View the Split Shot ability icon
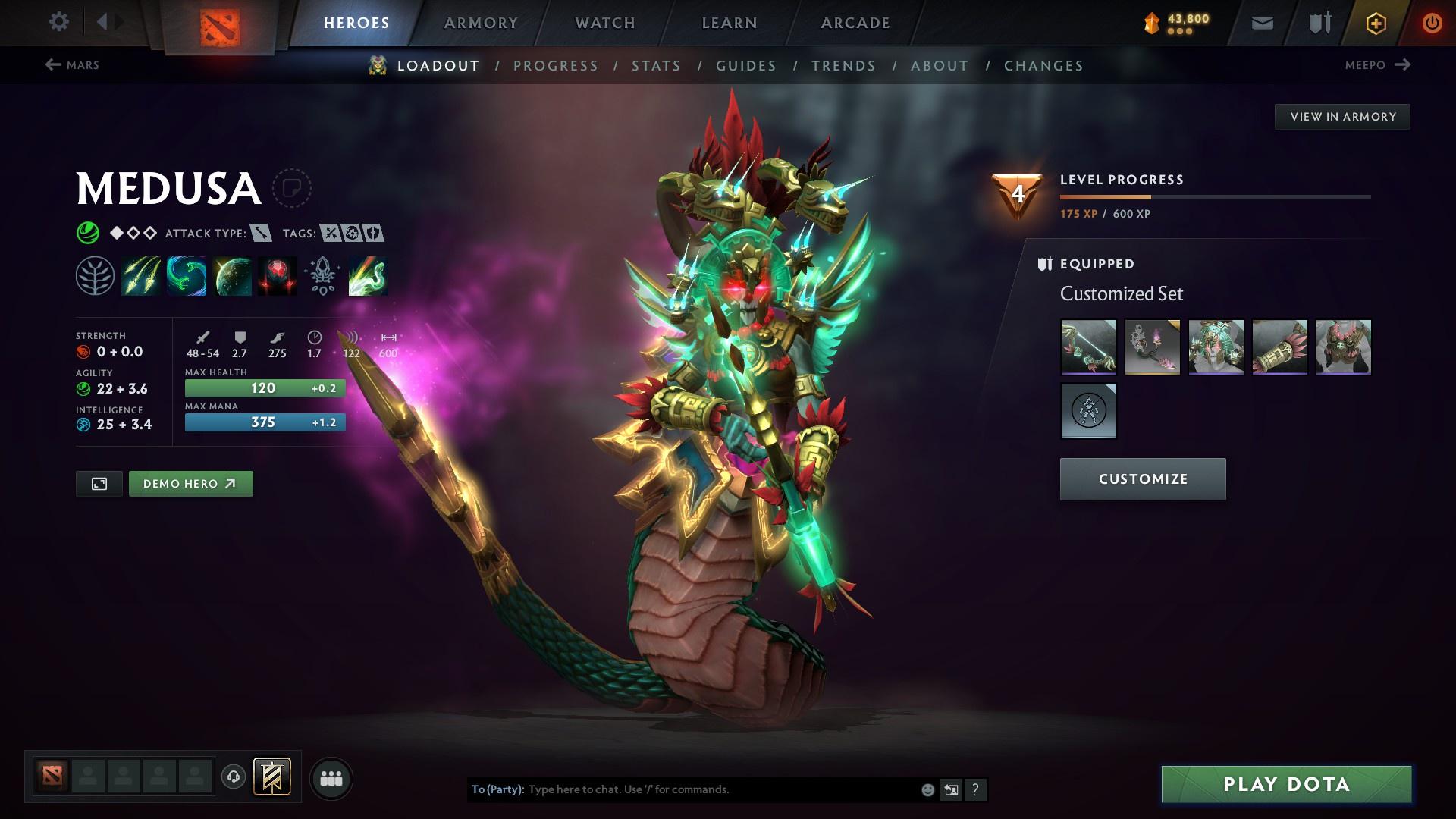 [x=141, y=275]
